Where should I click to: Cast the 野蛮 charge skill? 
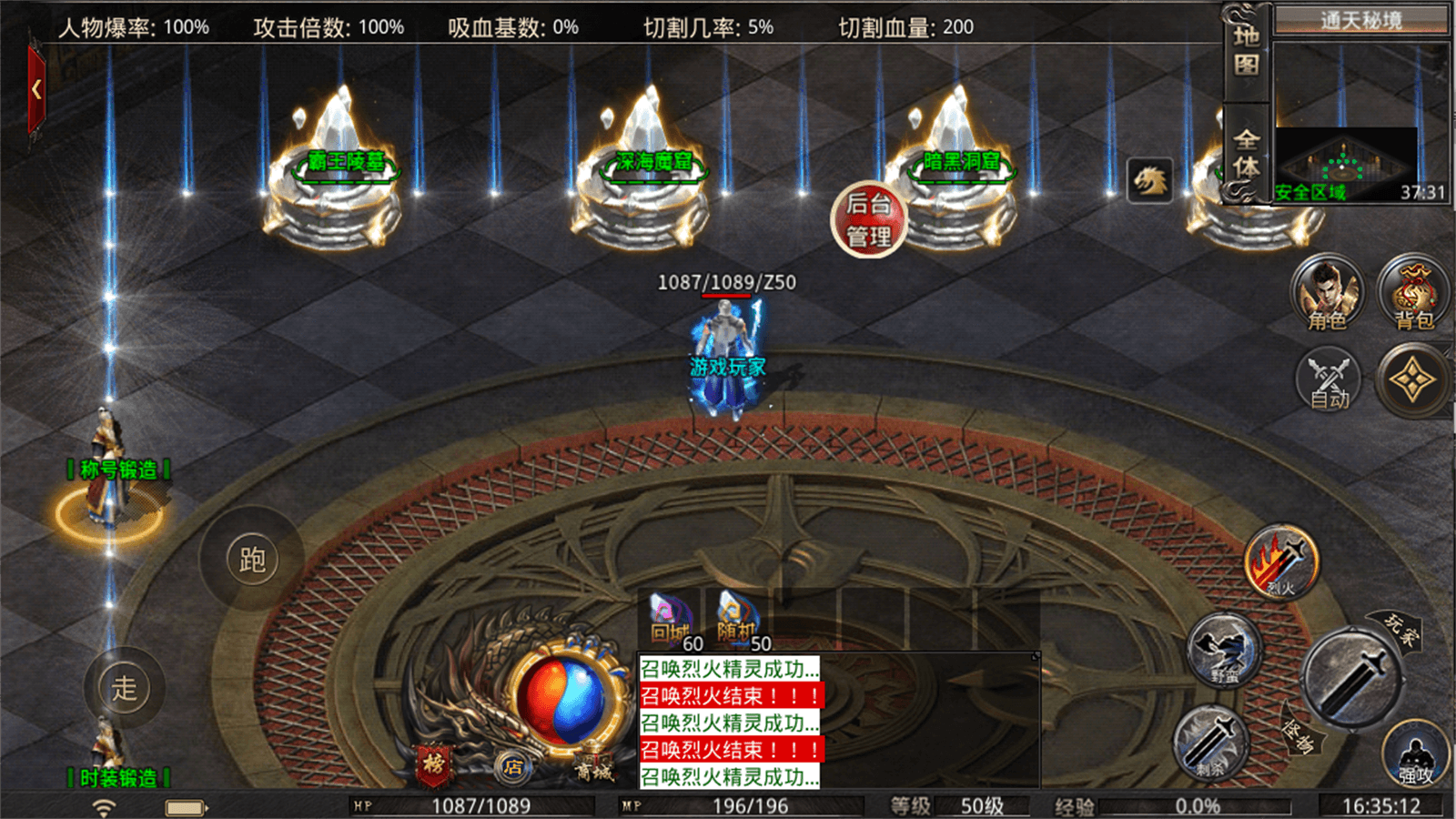pos(1224,648)
